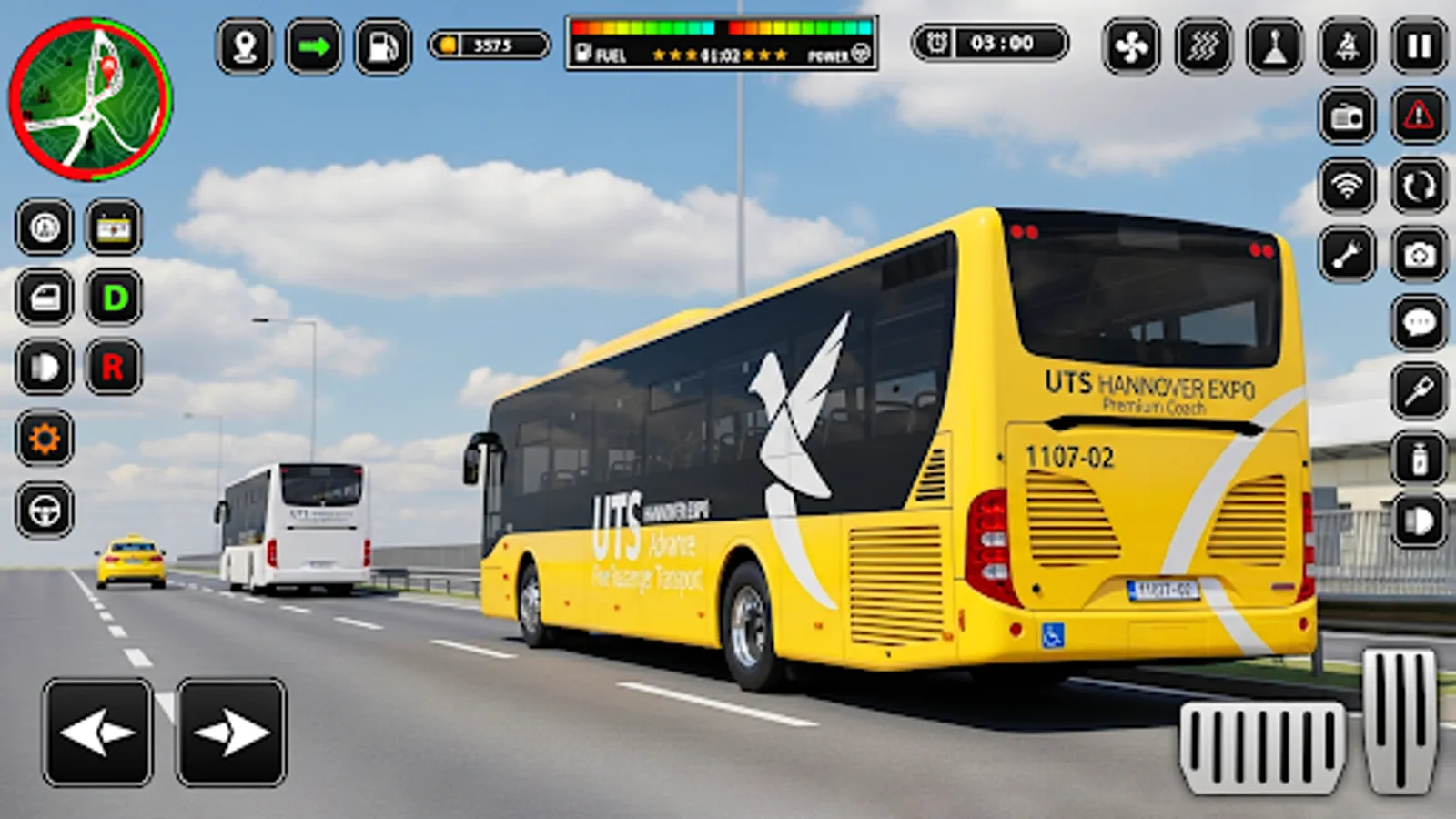The image size is (1456, 819).
Task: Tap the radio icon
Action: pos(1348,119)
